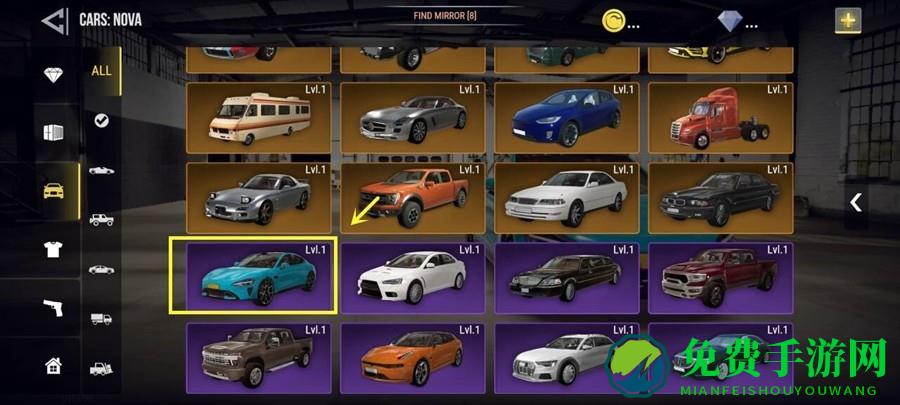This screenshot has width=900, height=405.
Task: Pick the black limousine tile
Action: tap(566, 275)
